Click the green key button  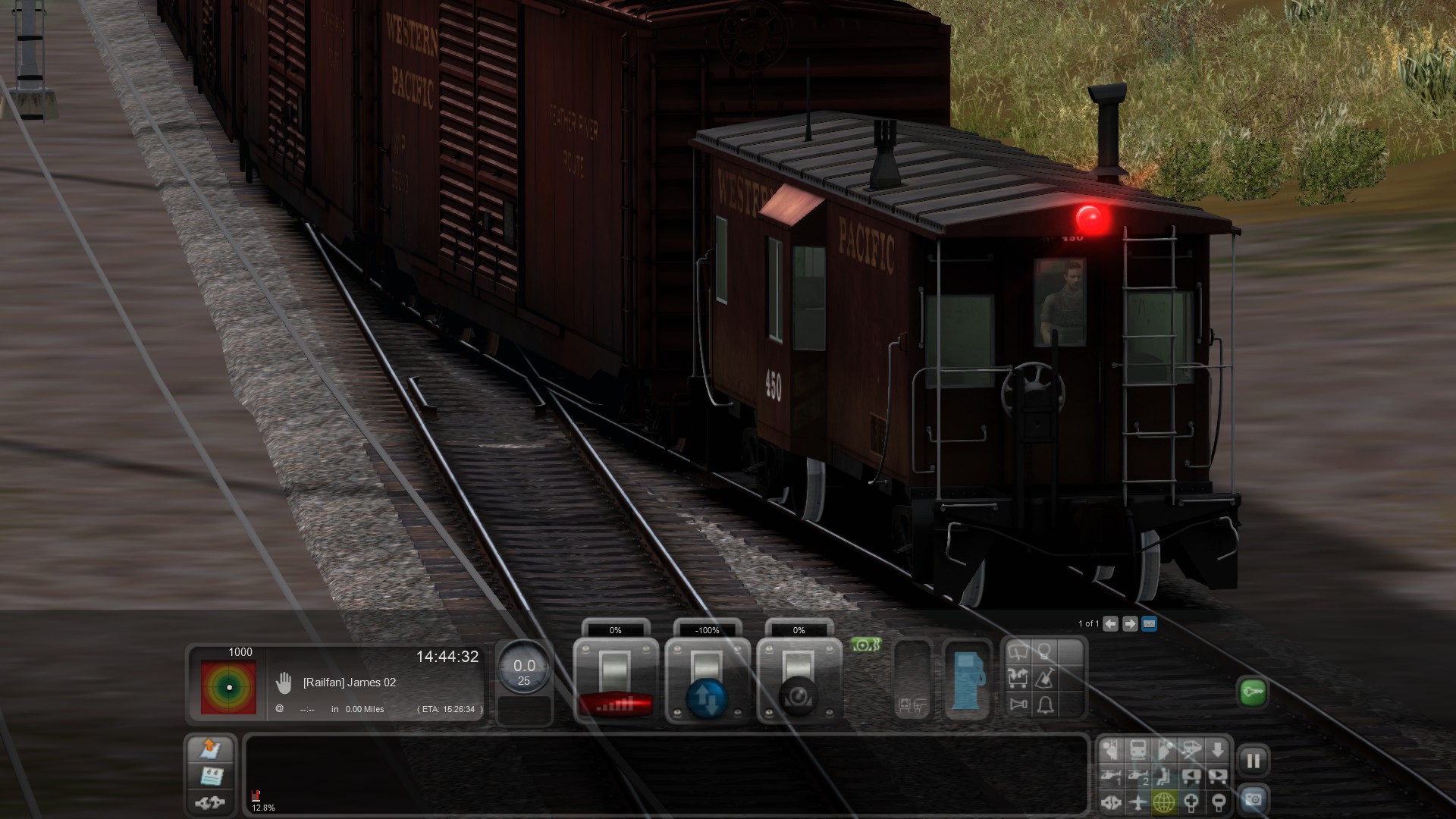click(1253, 692)
